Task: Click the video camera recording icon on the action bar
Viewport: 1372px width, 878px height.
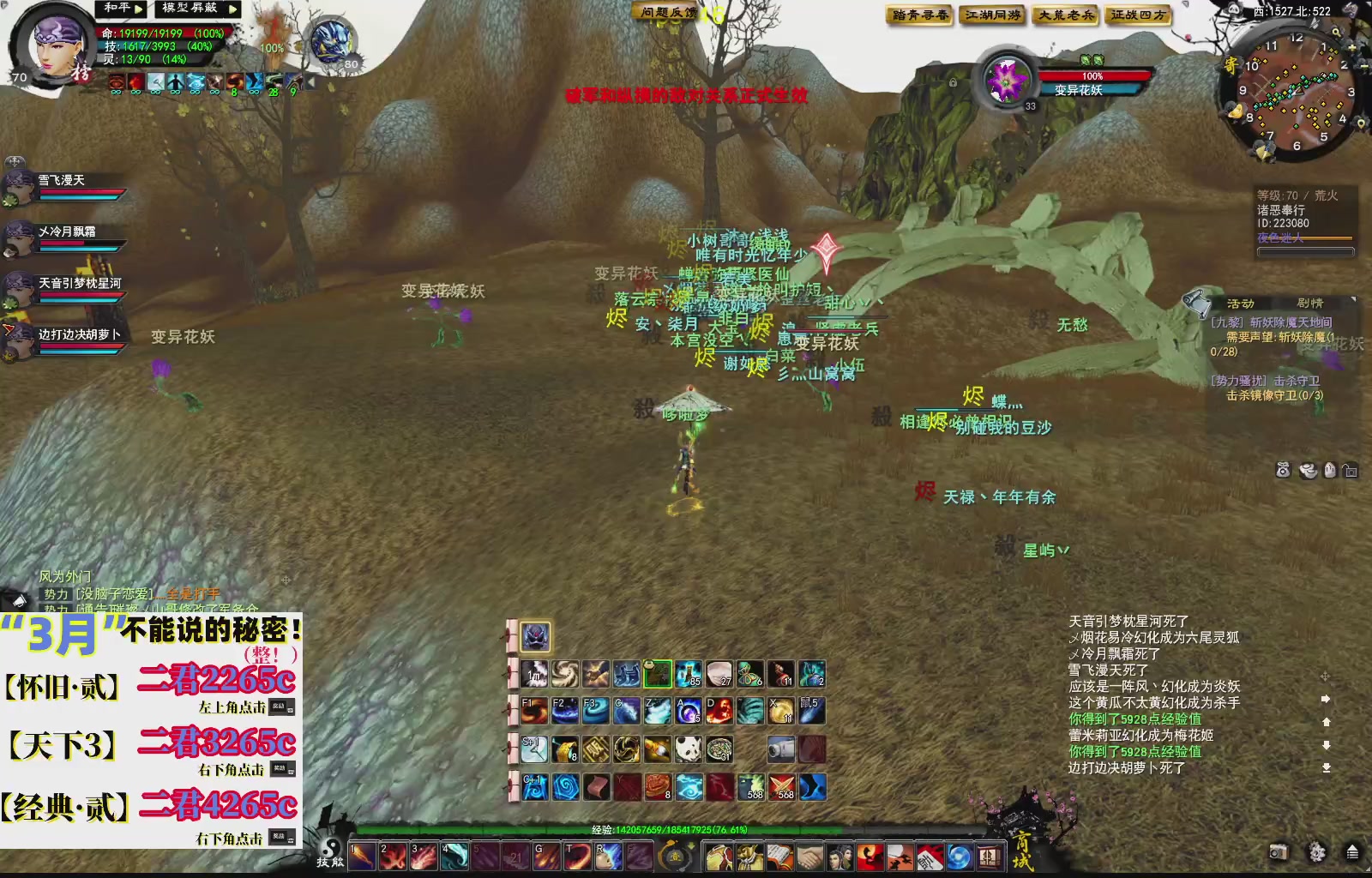Action: [781, 748]
